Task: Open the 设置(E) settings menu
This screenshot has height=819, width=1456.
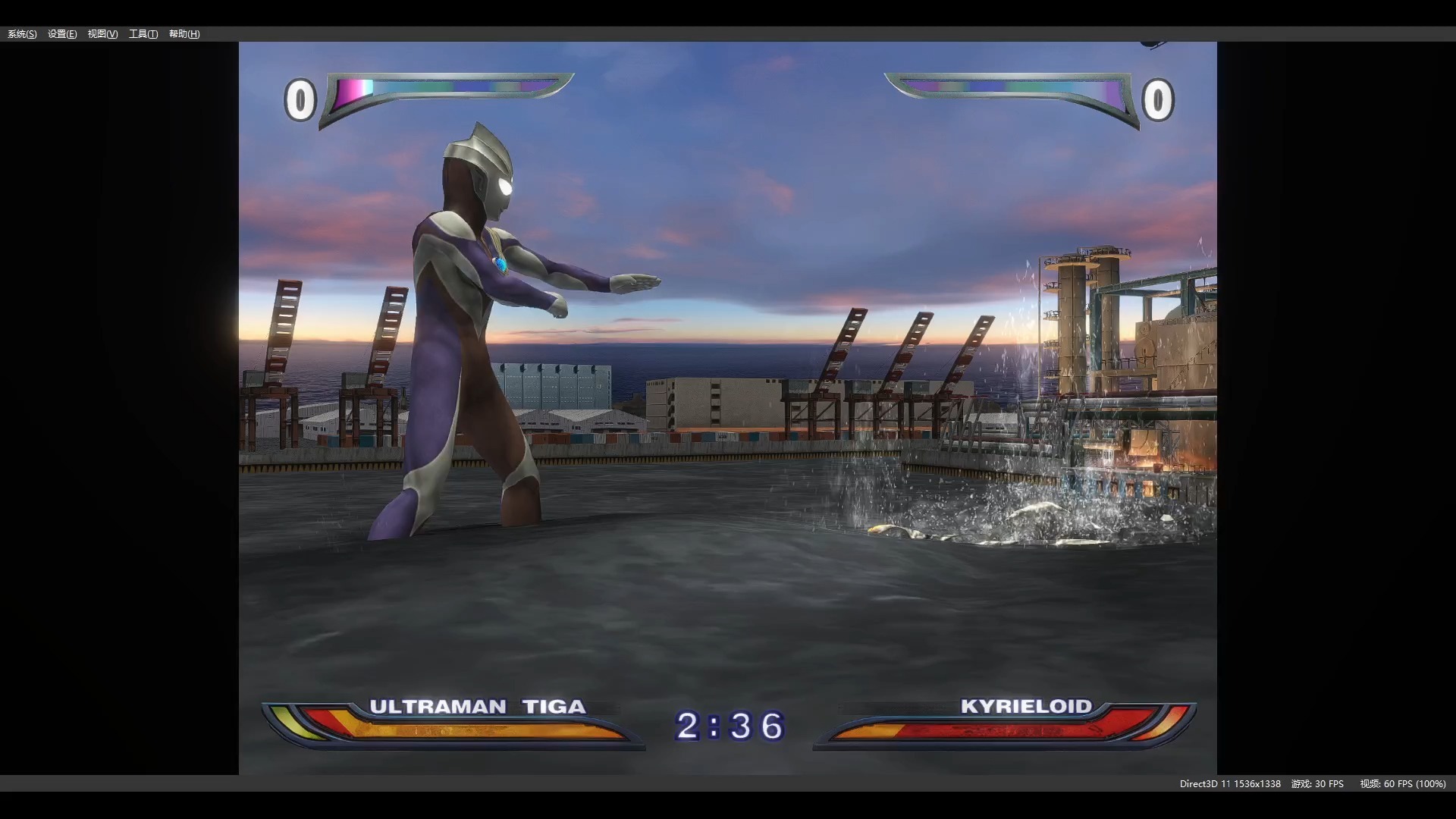Action: click(62, 34)
